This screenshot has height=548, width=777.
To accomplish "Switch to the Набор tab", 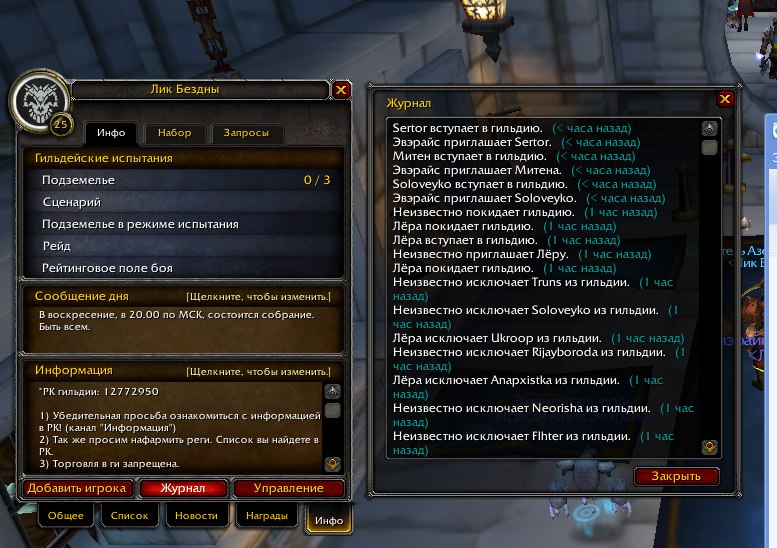I will point(174,133).
